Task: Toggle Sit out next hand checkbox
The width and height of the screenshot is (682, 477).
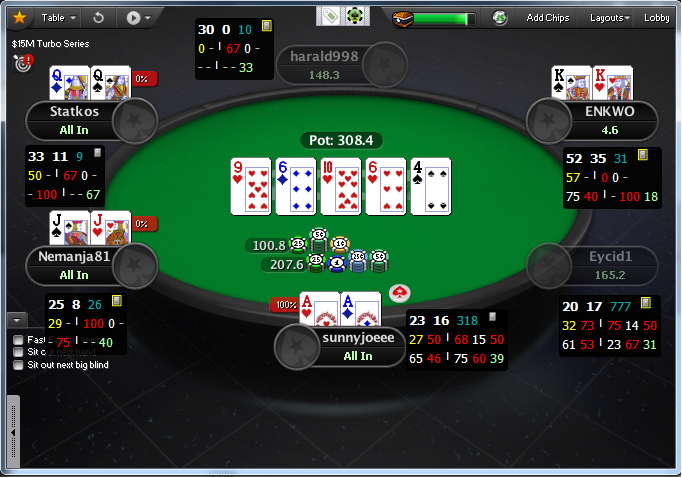Action: pyautogui.click(x=19, y=352)
